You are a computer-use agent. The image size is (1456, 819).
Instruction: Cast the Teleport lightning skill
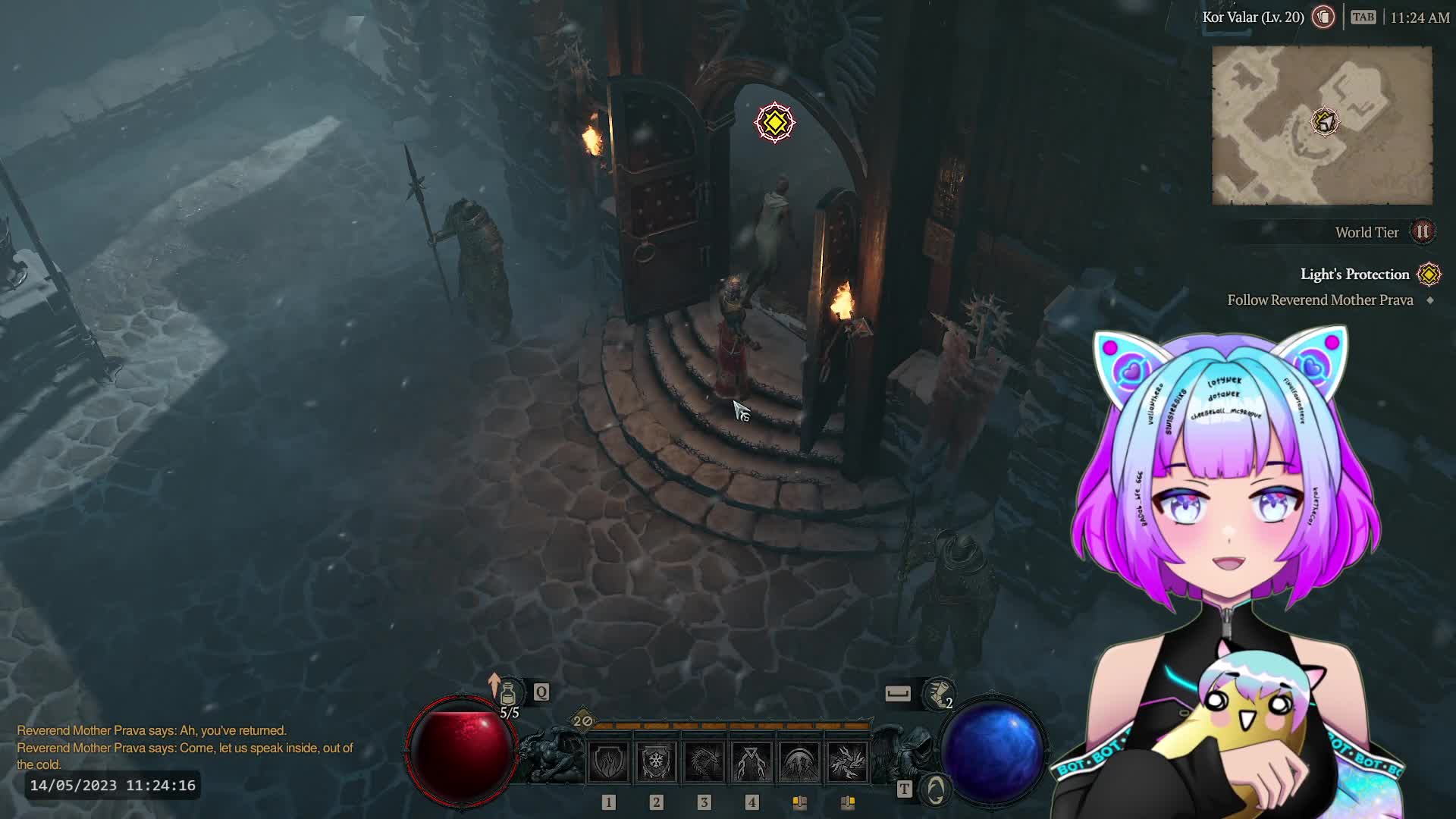tap(752, 761)
